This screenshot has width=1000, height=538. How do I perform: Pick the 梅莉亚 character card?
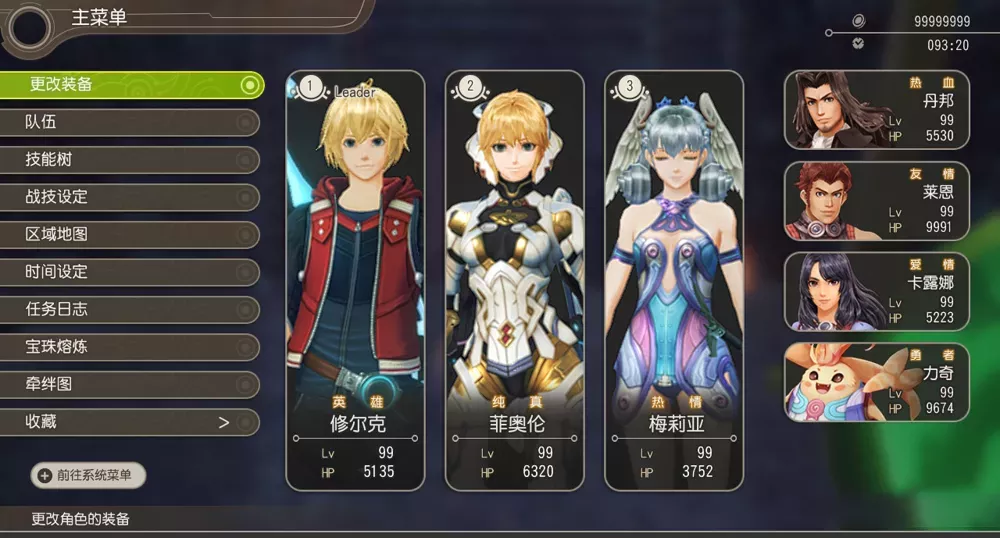pyautogui.click(x=674, y=280)
